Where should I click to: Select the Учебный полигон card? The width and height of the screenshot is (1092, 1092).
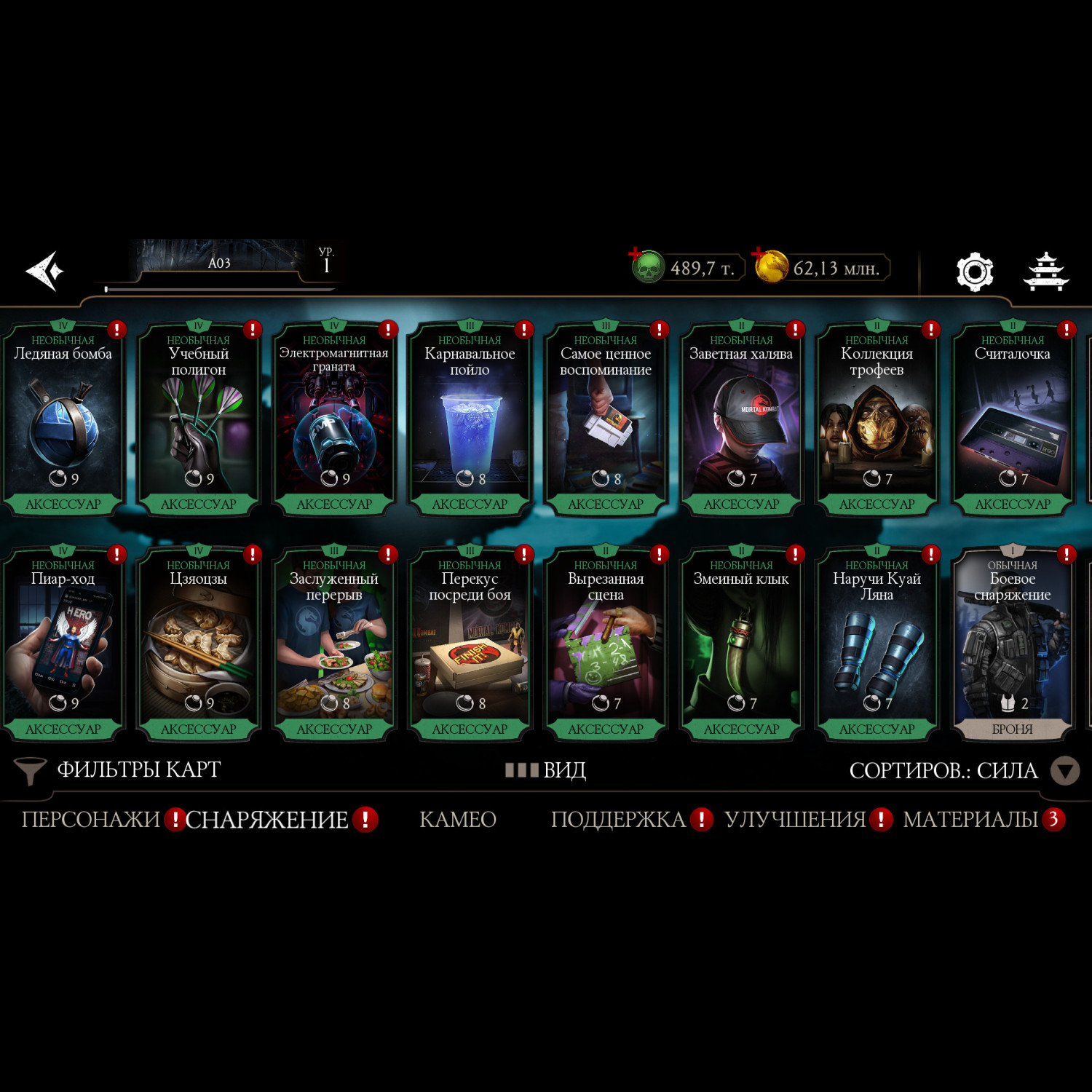[x=198, y=419]
